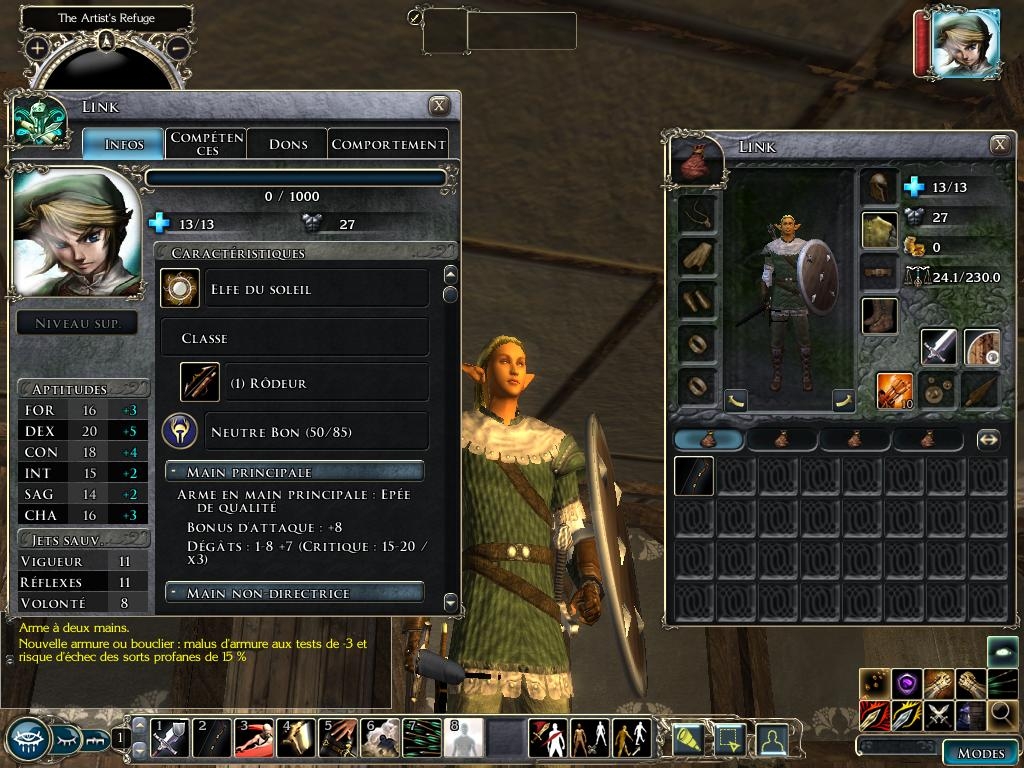Image resolution: width=1024 pixels, height=768 pixels.
Task: Click the Modes button
Action: pos(980,753)
